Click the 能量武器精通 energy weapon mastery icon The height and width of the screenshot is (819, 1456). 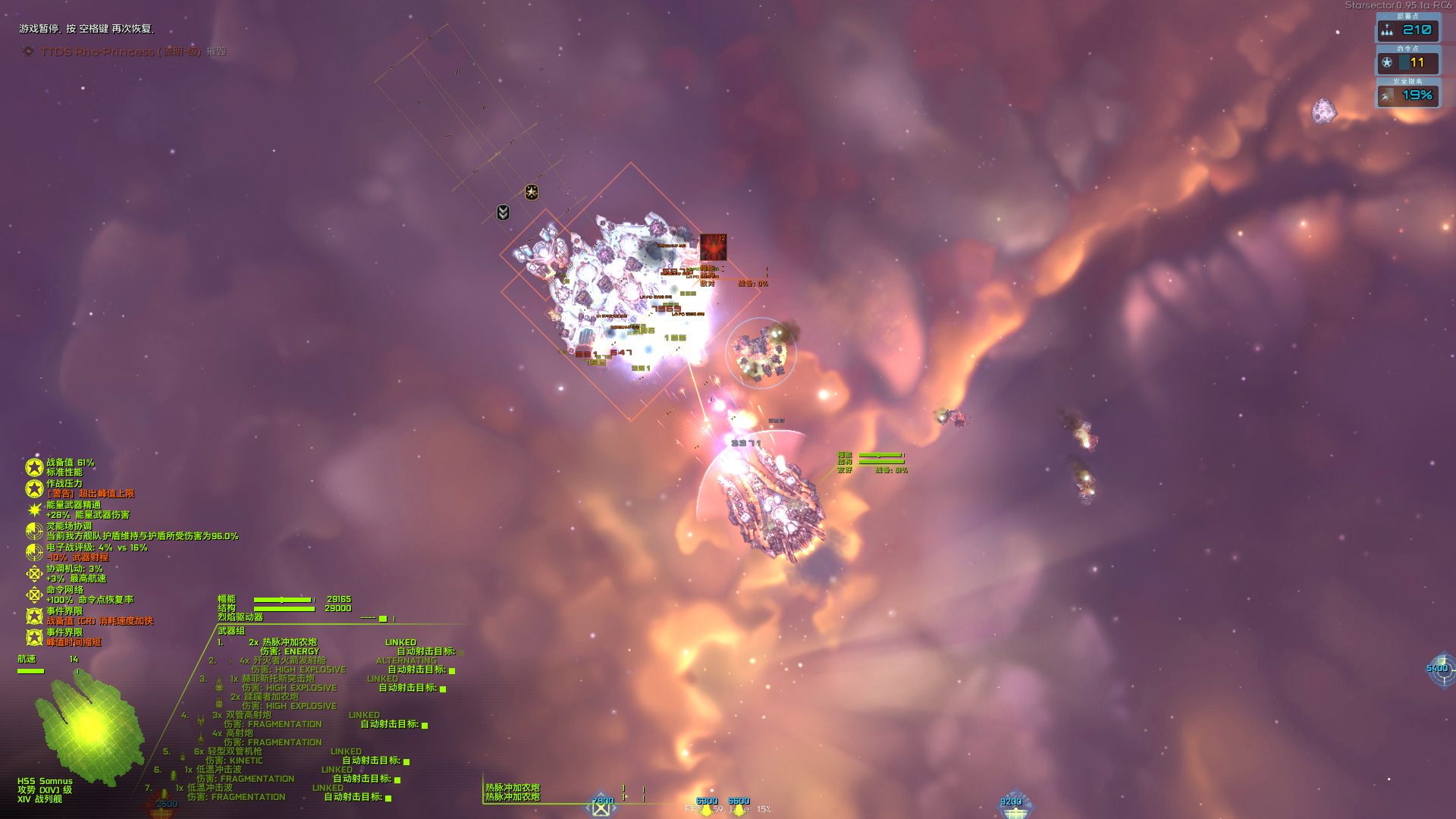(33, 510)
